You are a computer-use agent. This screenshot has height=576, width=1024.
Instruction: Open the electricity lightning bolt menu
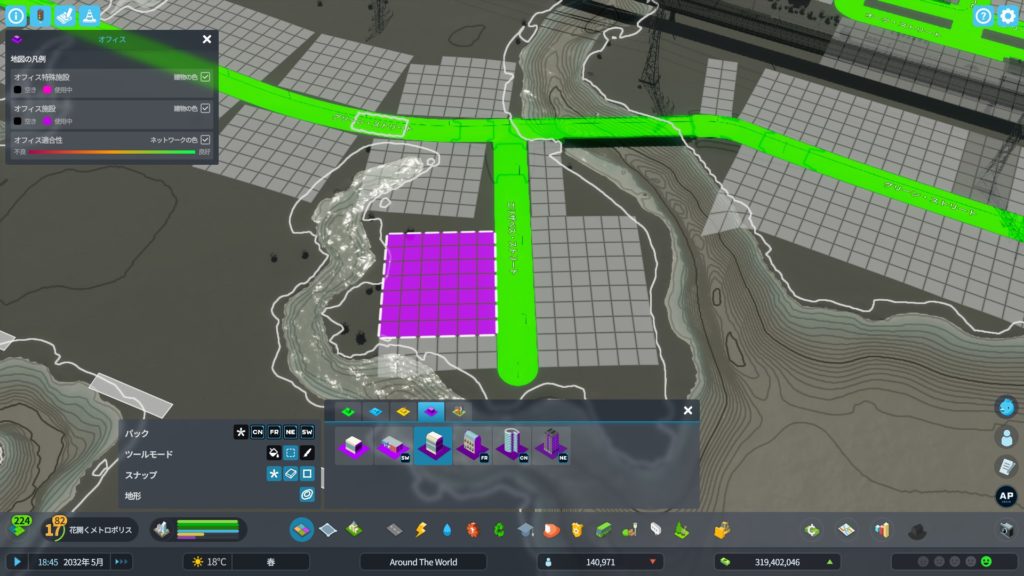(x=421, y=529)
